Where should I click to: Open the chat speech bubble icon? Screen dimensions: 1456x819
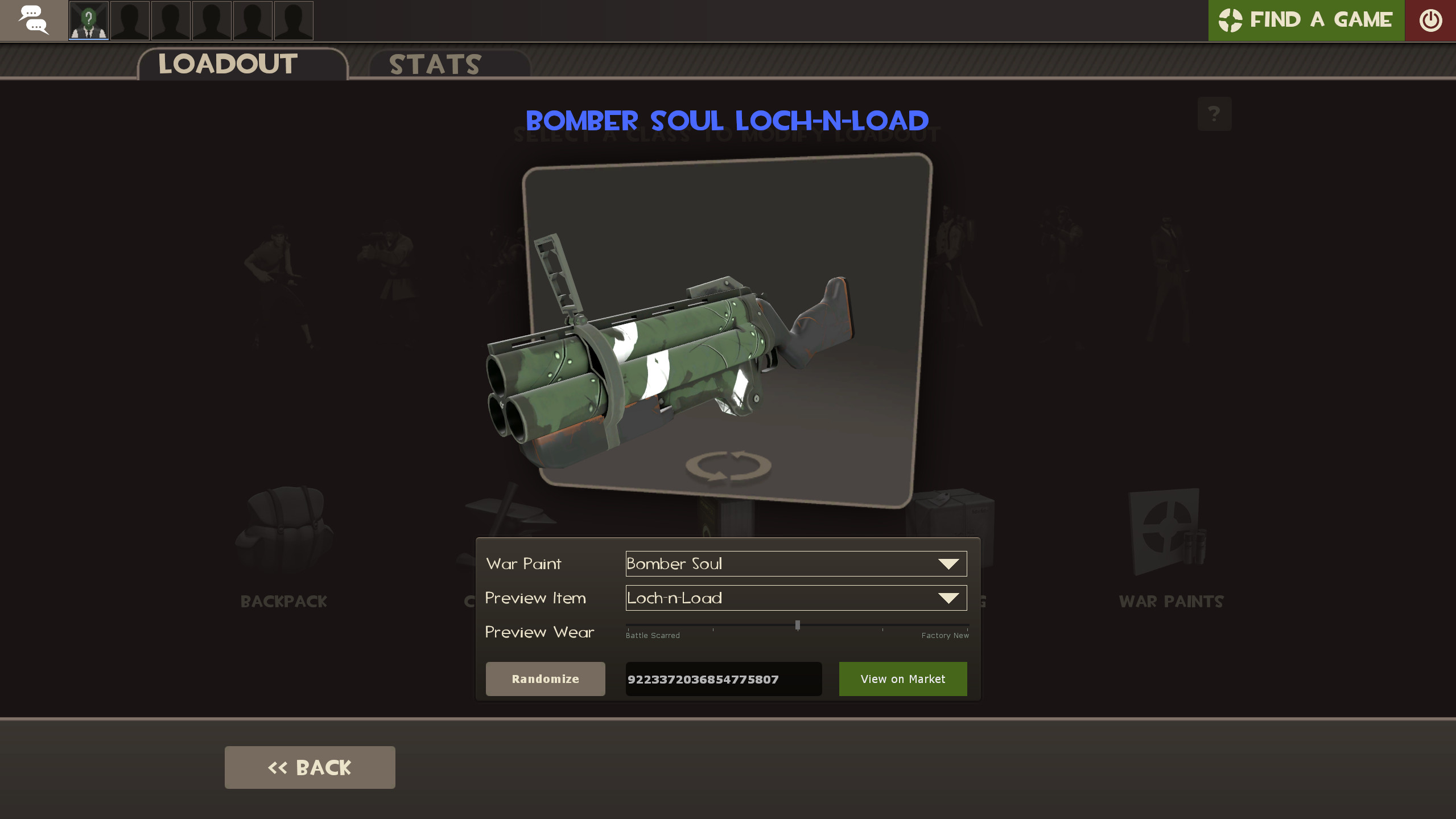[x=33, y=20]
